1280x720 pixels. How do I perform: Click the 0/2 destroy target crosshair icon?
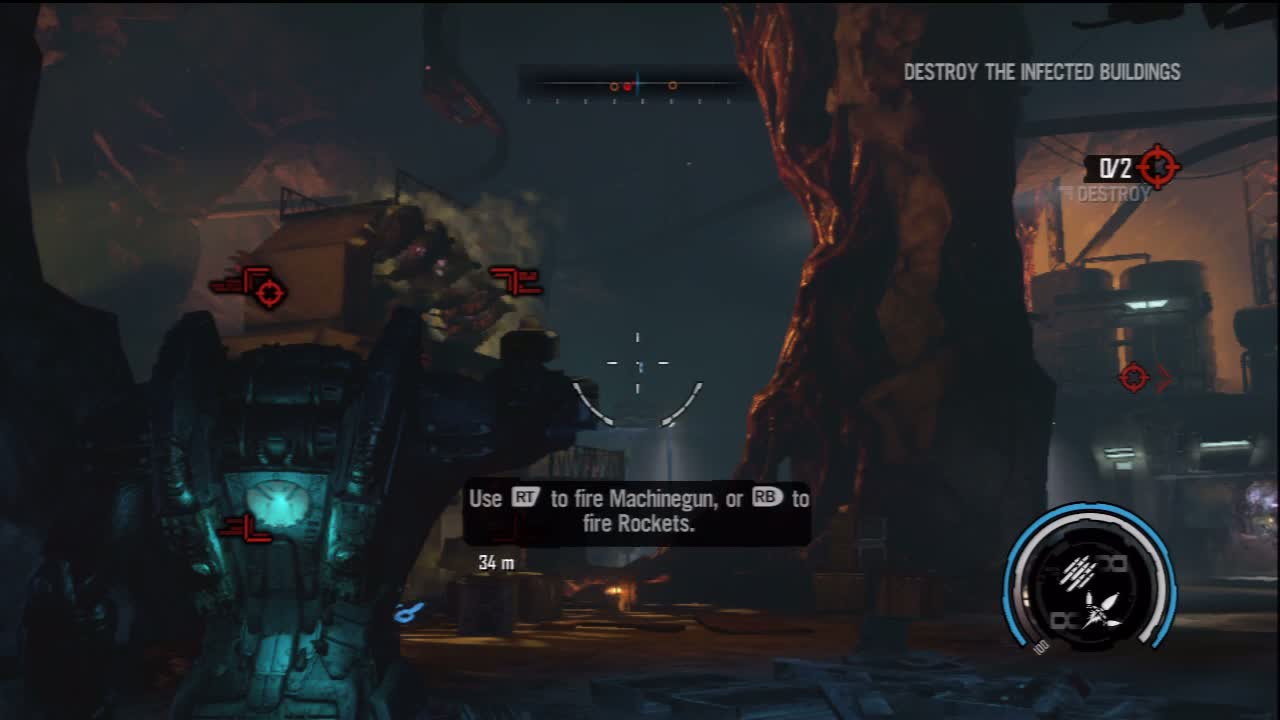point(1158,166)
